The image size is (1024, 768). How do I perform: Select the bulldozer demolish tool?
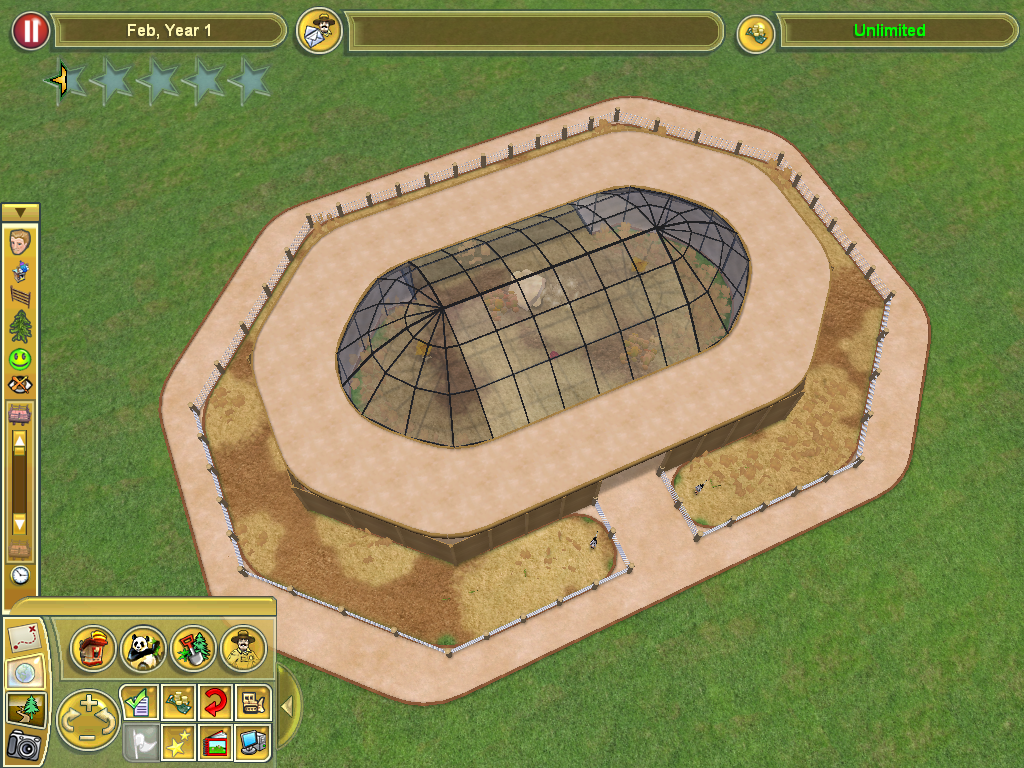coord(252,703)
